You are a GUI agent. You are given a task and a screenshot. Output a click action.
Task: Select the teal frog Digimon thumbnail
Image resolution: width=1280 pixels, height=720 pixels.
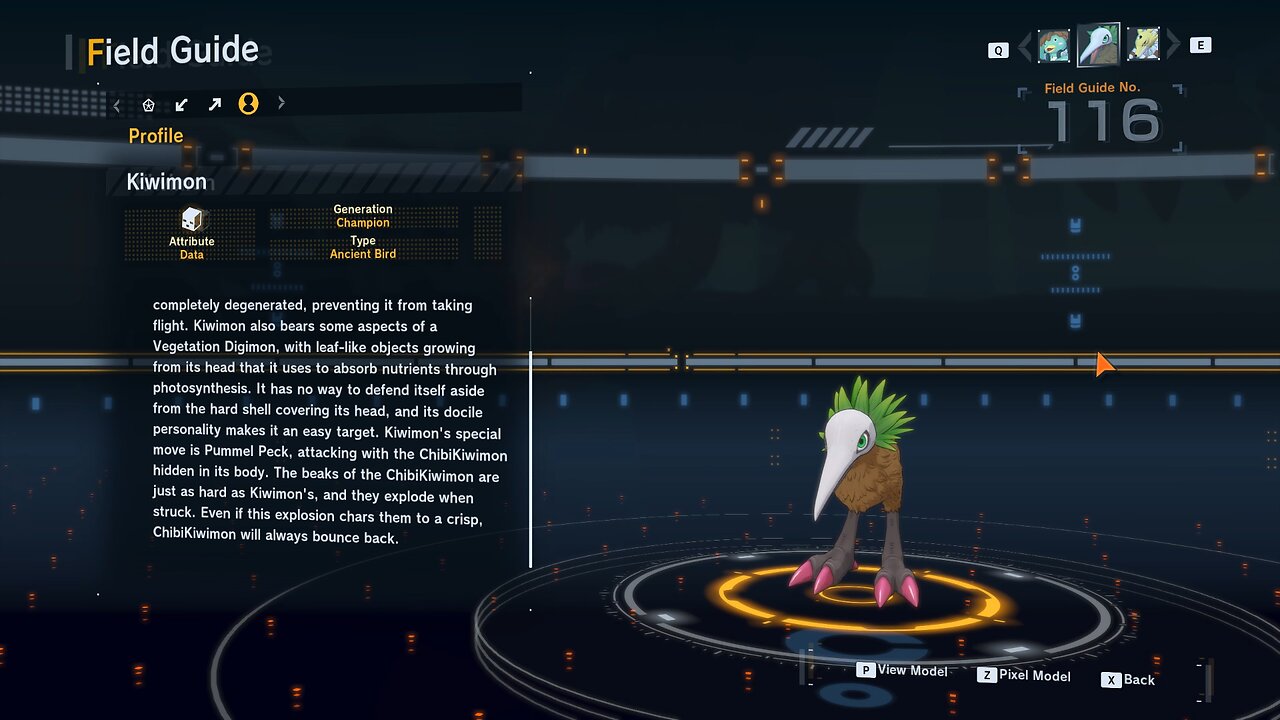[1053, 45]
